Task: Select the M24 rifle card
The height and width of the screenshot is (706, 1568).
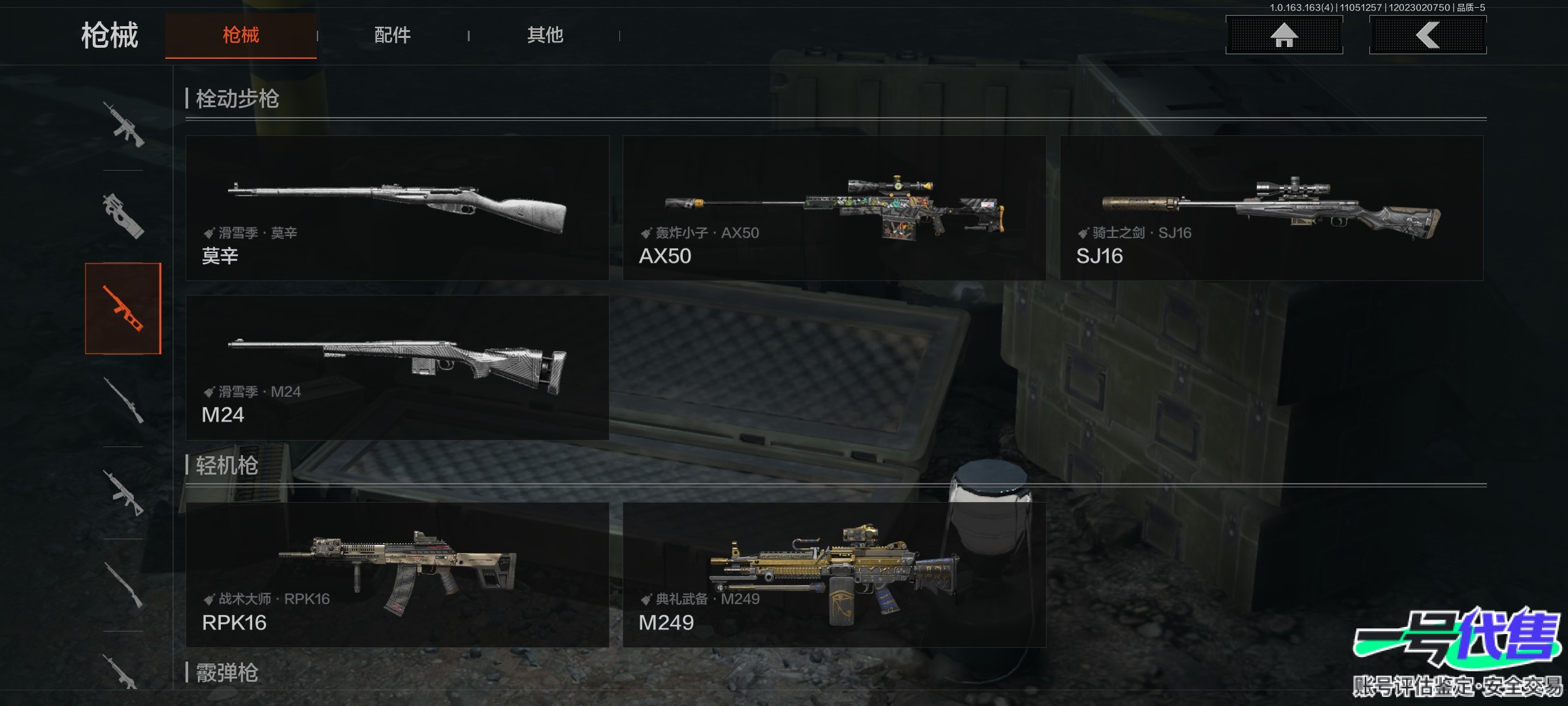Action: 397,367
